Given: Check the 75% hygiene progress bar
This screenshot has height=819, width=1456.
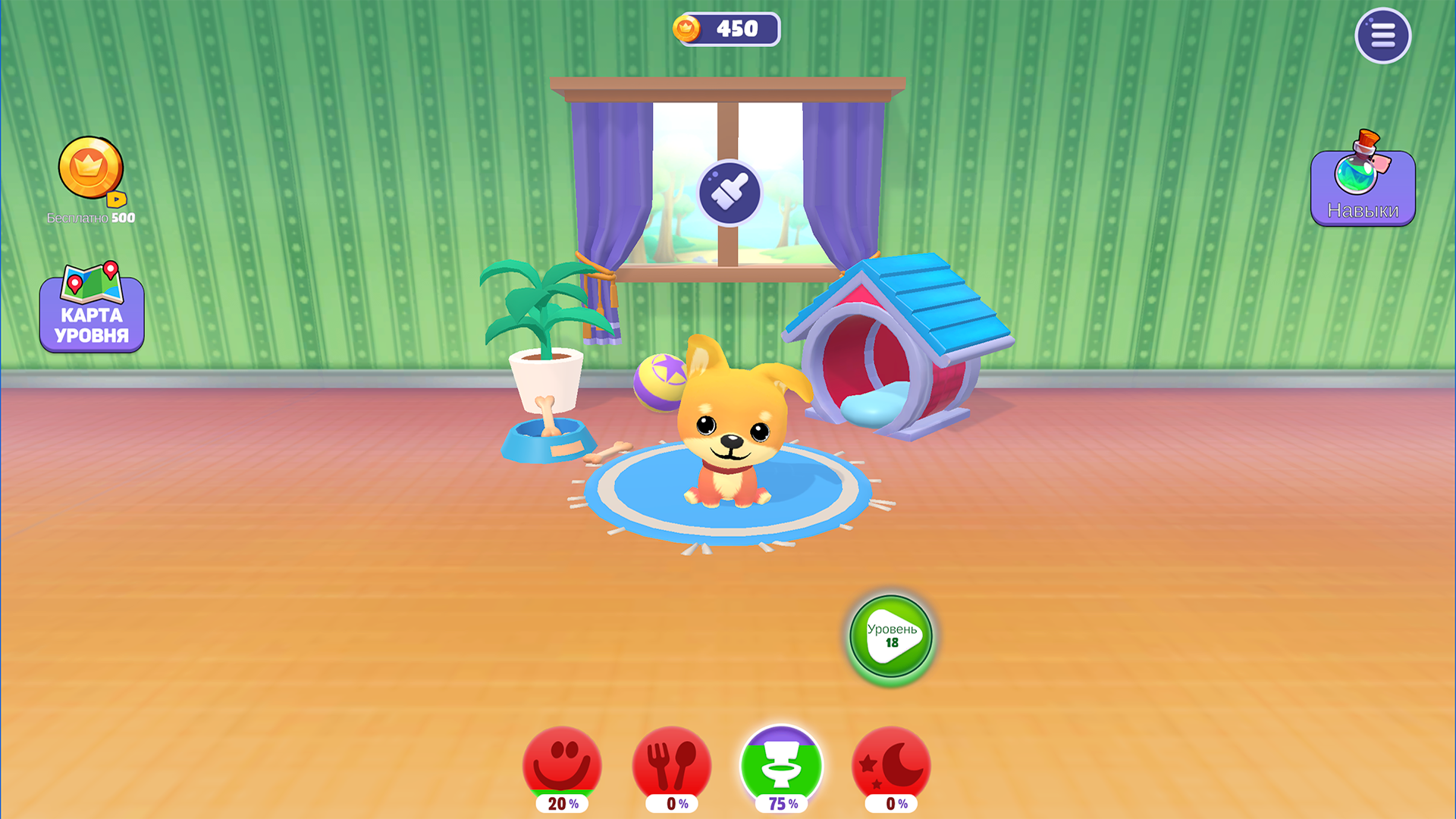Looking at the screenshot, I should 782,802.
